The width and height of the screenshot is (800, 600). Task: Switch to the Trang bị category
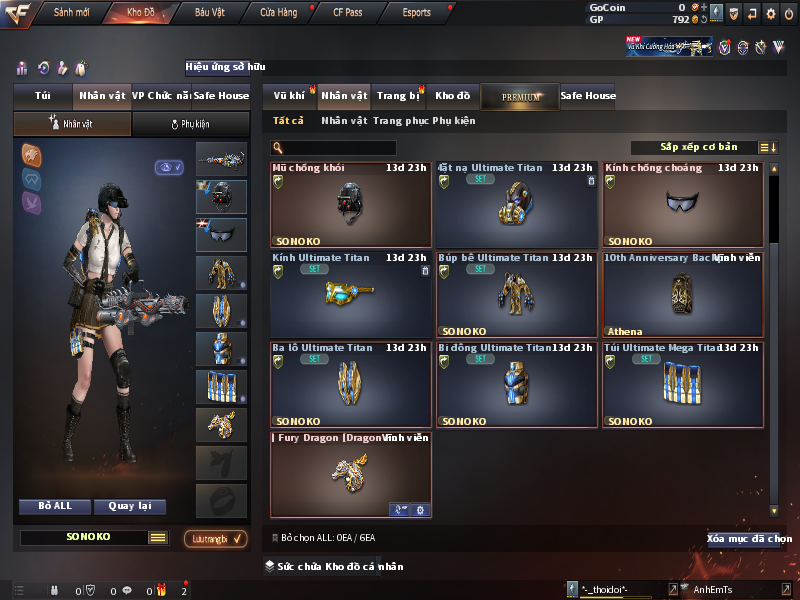pyautogui.click(x=398, y=96)
